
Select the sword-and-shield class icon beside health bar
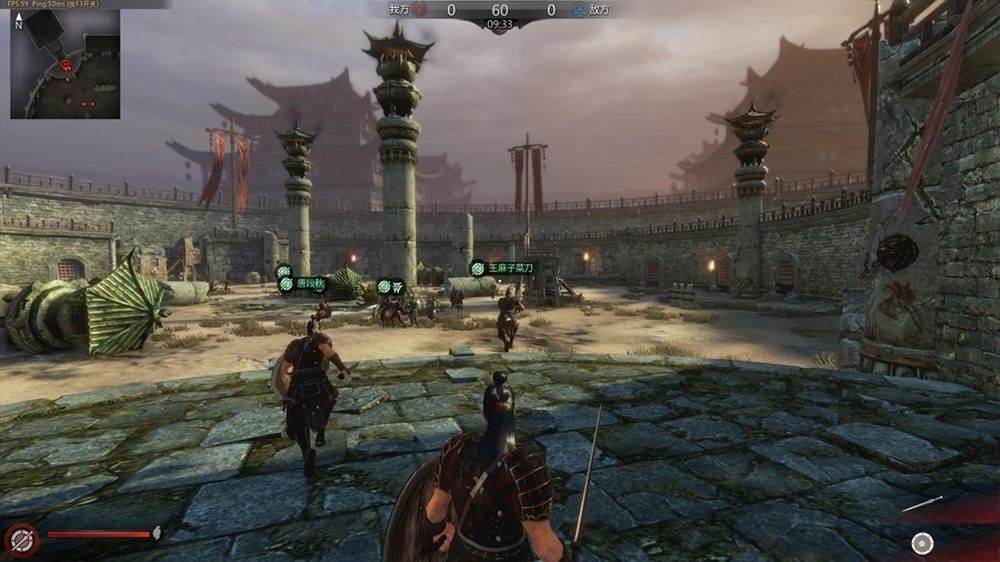click(22, 540)
